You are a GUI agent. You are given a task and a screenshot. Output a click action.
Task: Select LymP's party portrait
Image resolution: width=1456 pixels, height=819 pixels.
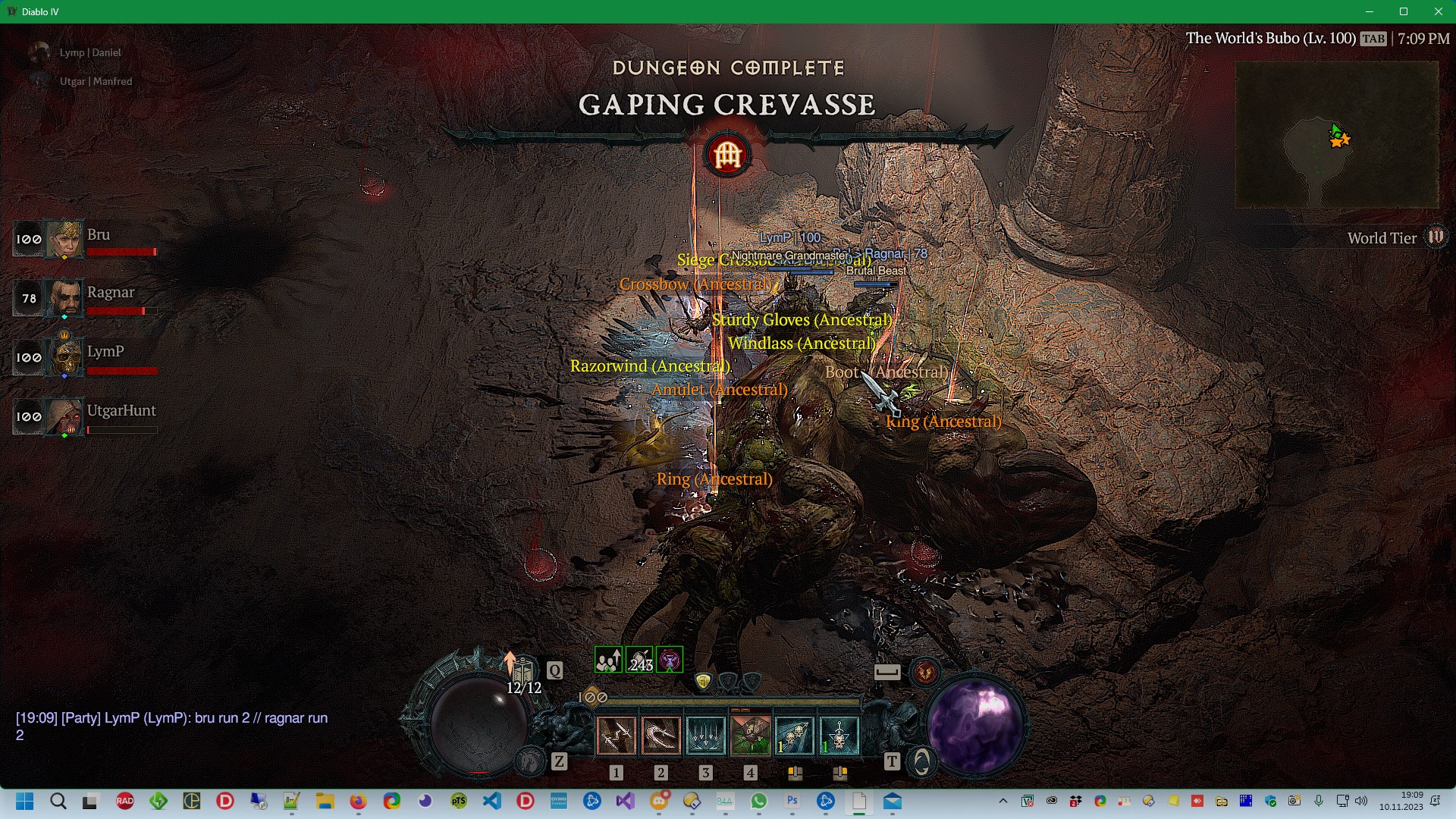[64, 357]
